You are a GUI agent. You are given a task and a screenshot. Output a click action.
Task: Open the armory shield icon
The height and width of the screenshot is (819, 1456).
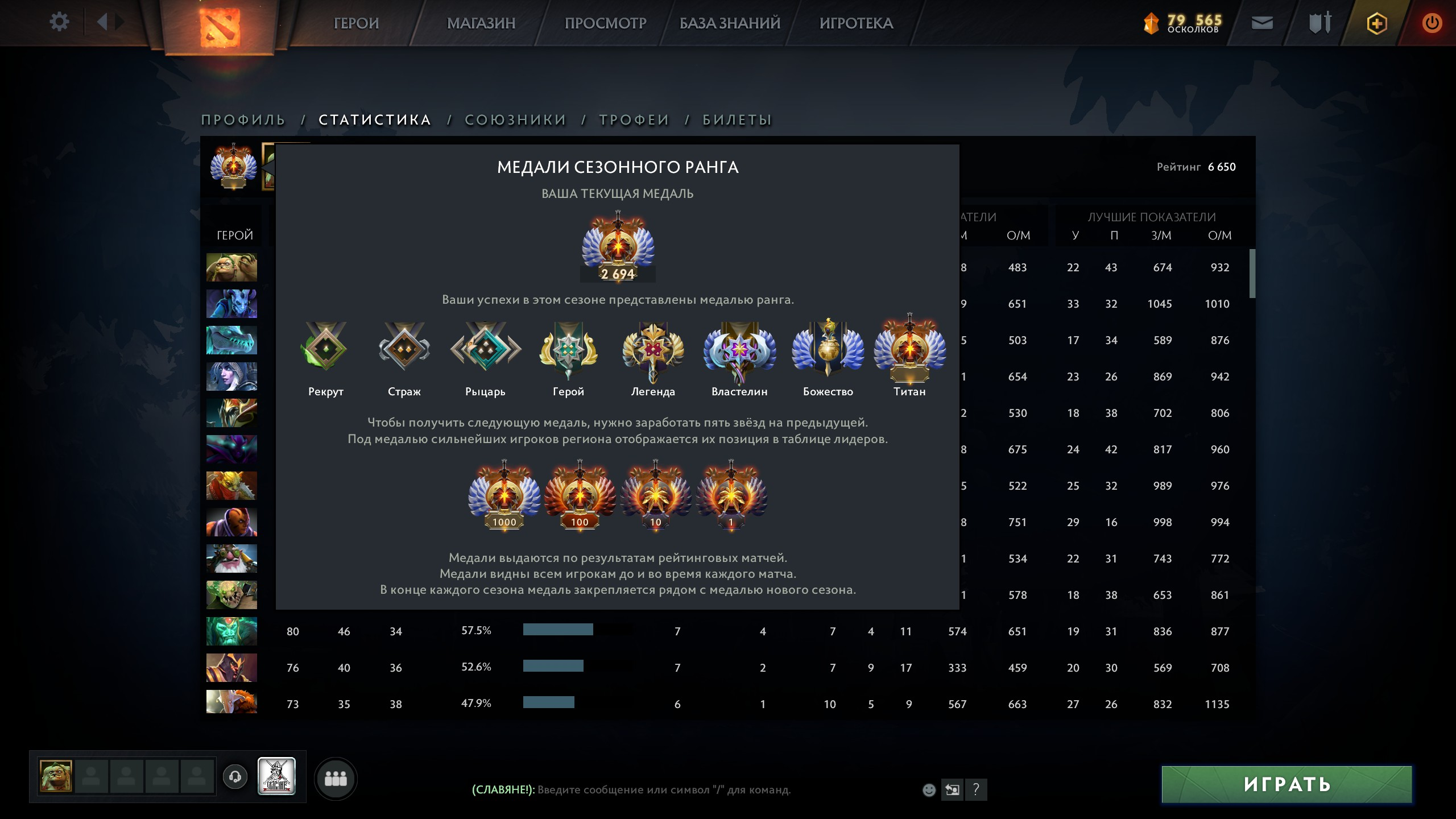coord(1319,23)
